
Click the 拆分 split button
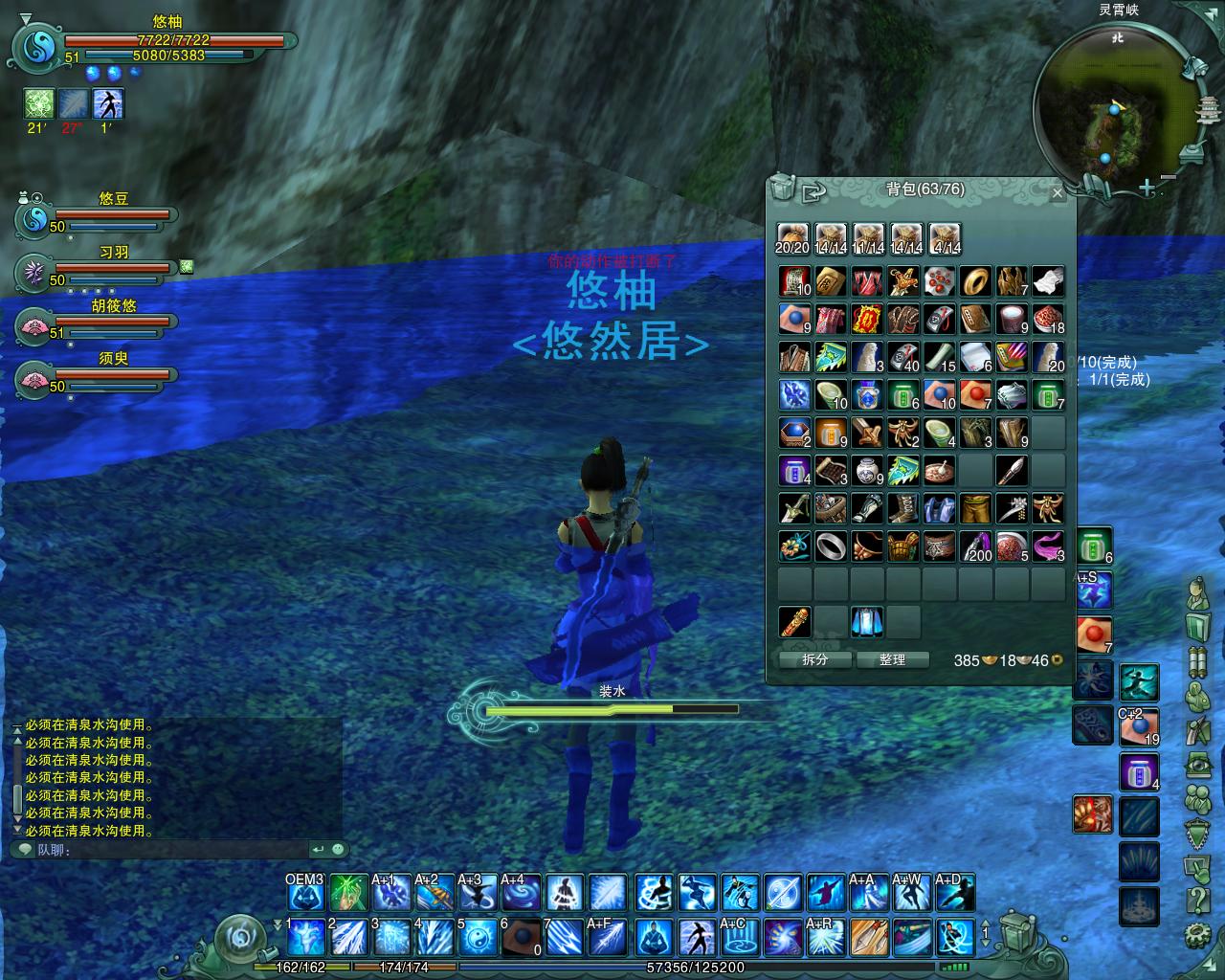coord(814,660)
